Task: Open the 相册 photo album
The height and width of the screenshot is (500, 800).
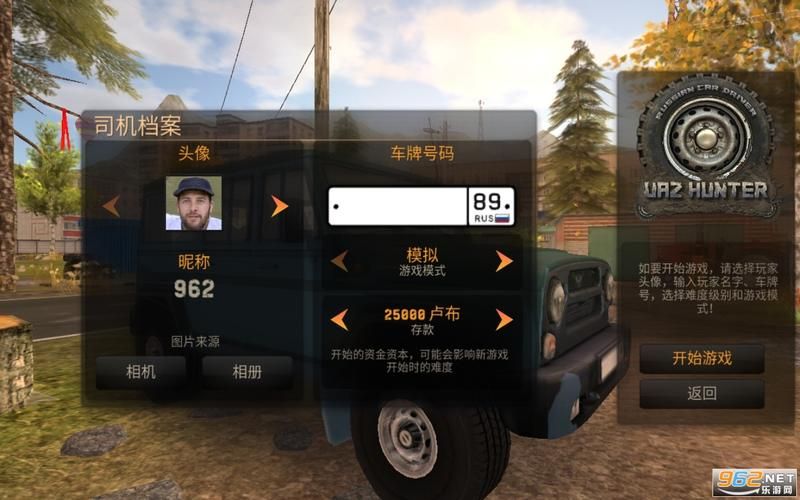Action: pos(247,371)
